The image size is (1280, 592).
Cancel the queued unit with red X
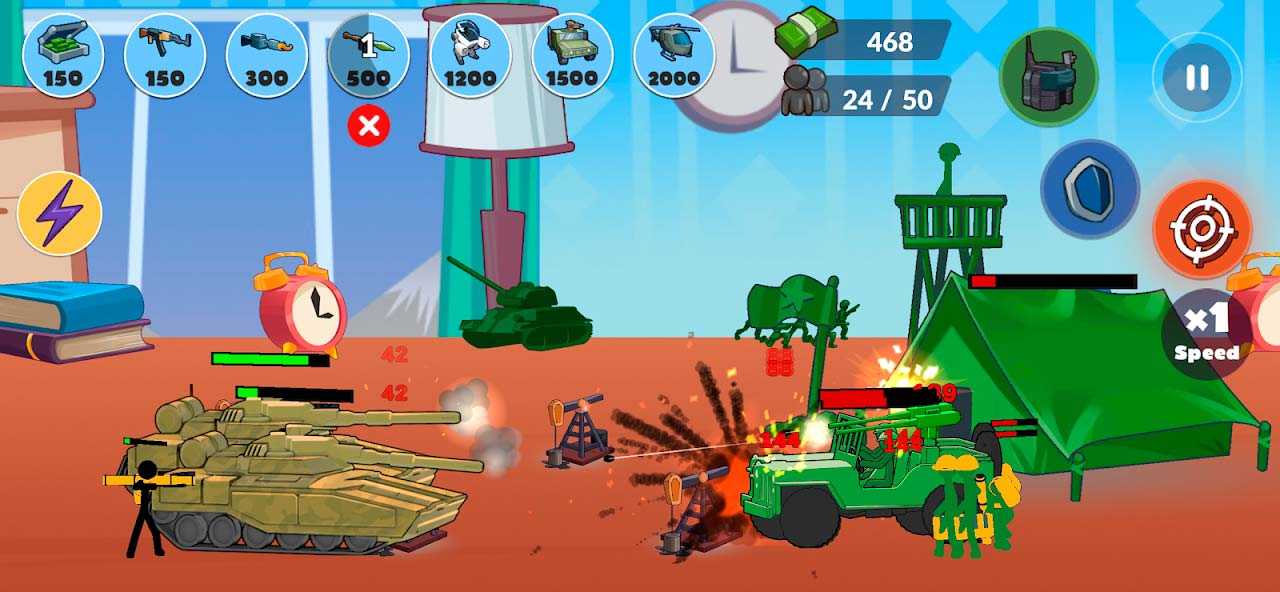coord(369,126)
